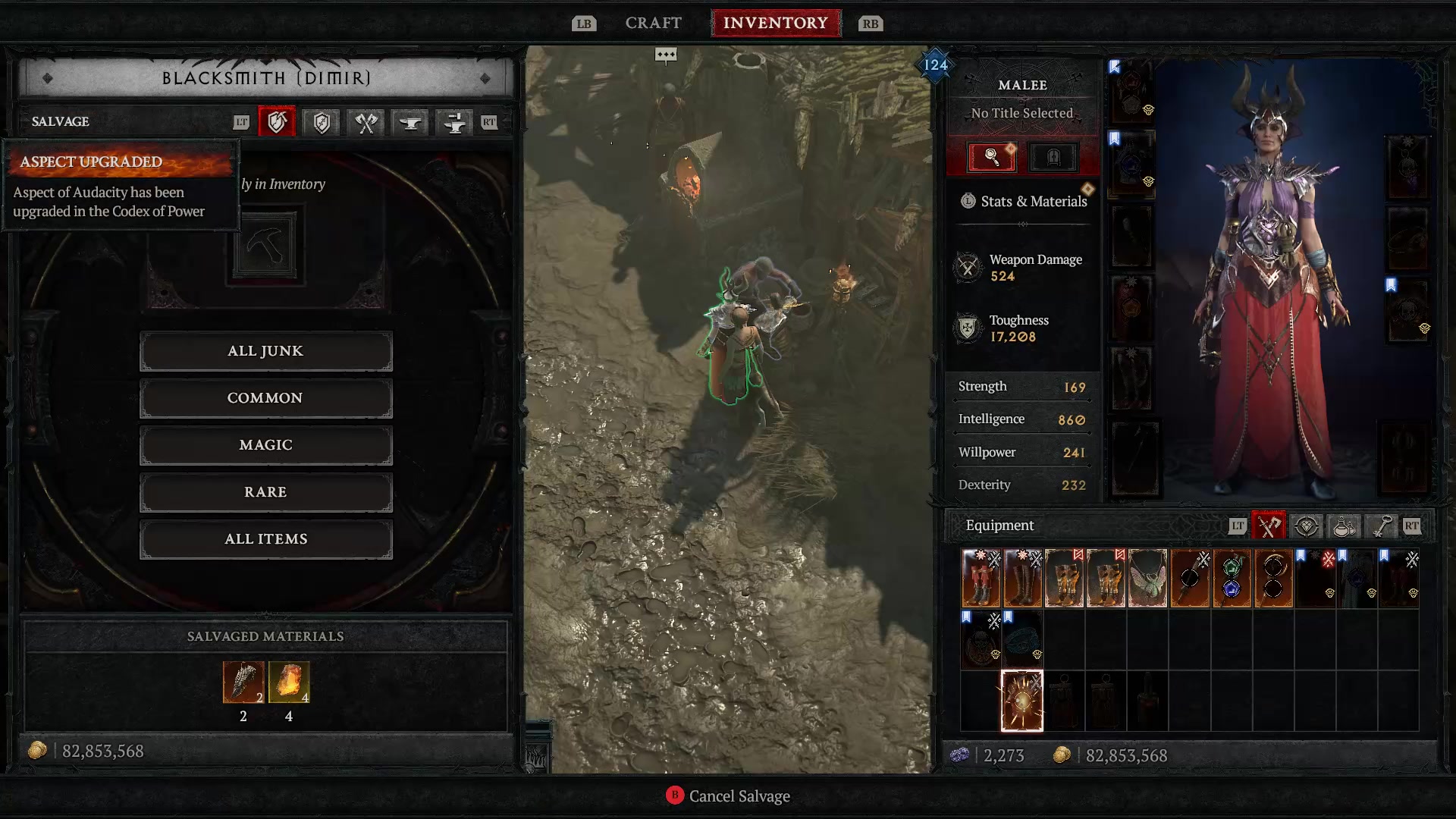This screenshot has height=819, width=1456.
Task: Click the first anvil tempering icon
Action: pyautogui.click(x=409, y=122)
